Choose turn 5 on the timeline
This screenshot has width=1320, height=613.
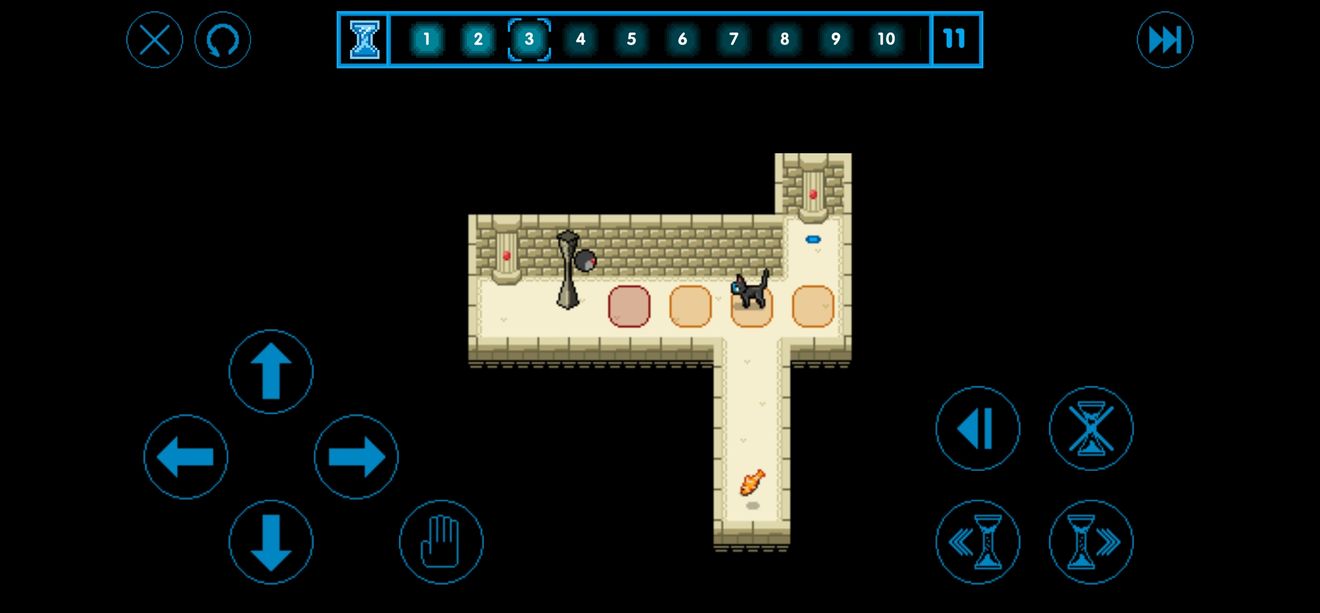(631, 40)
